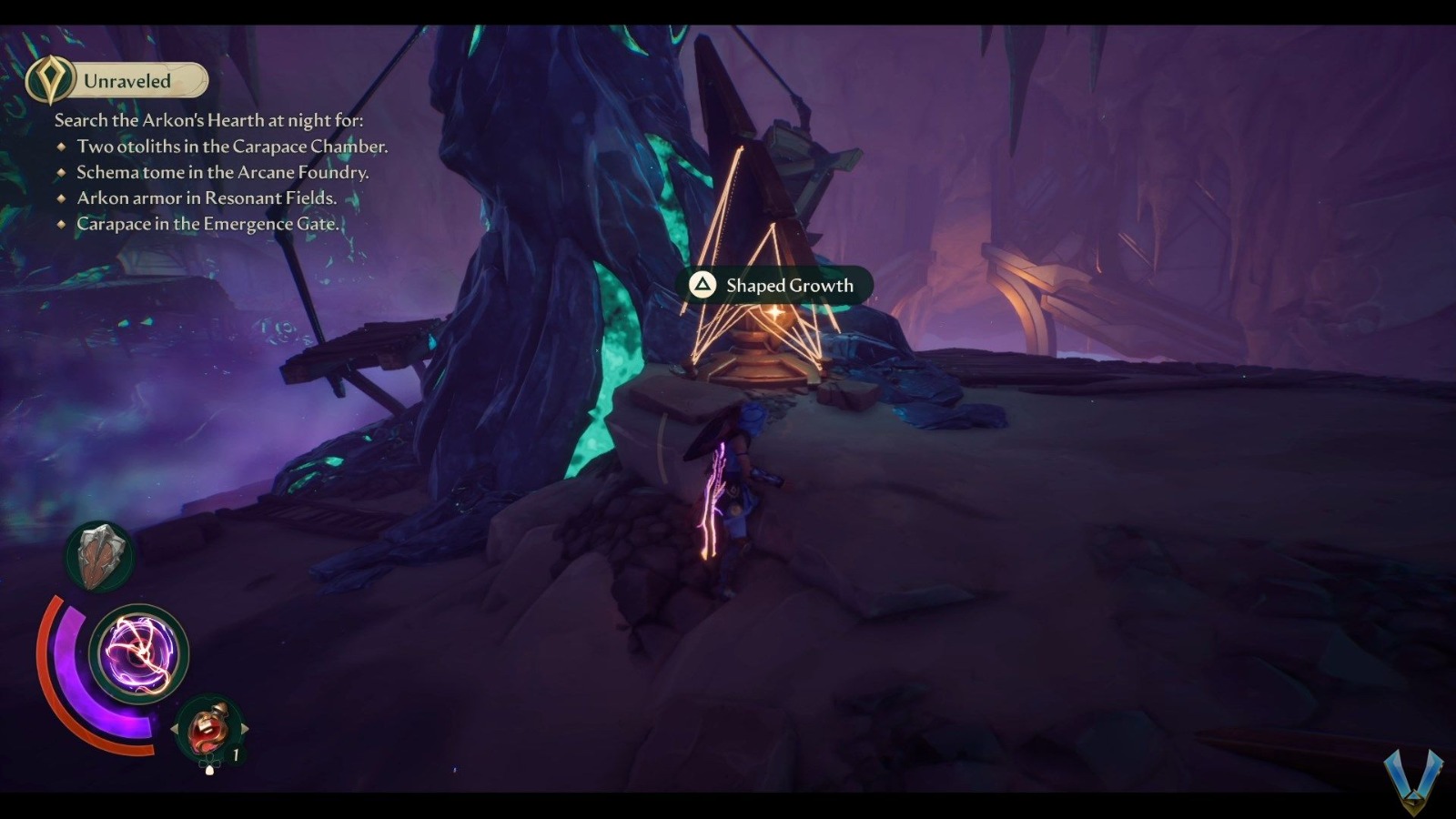1456x819 pixels.
Task: Select the Shaped Growth interaction label
Action: point(780,286)
